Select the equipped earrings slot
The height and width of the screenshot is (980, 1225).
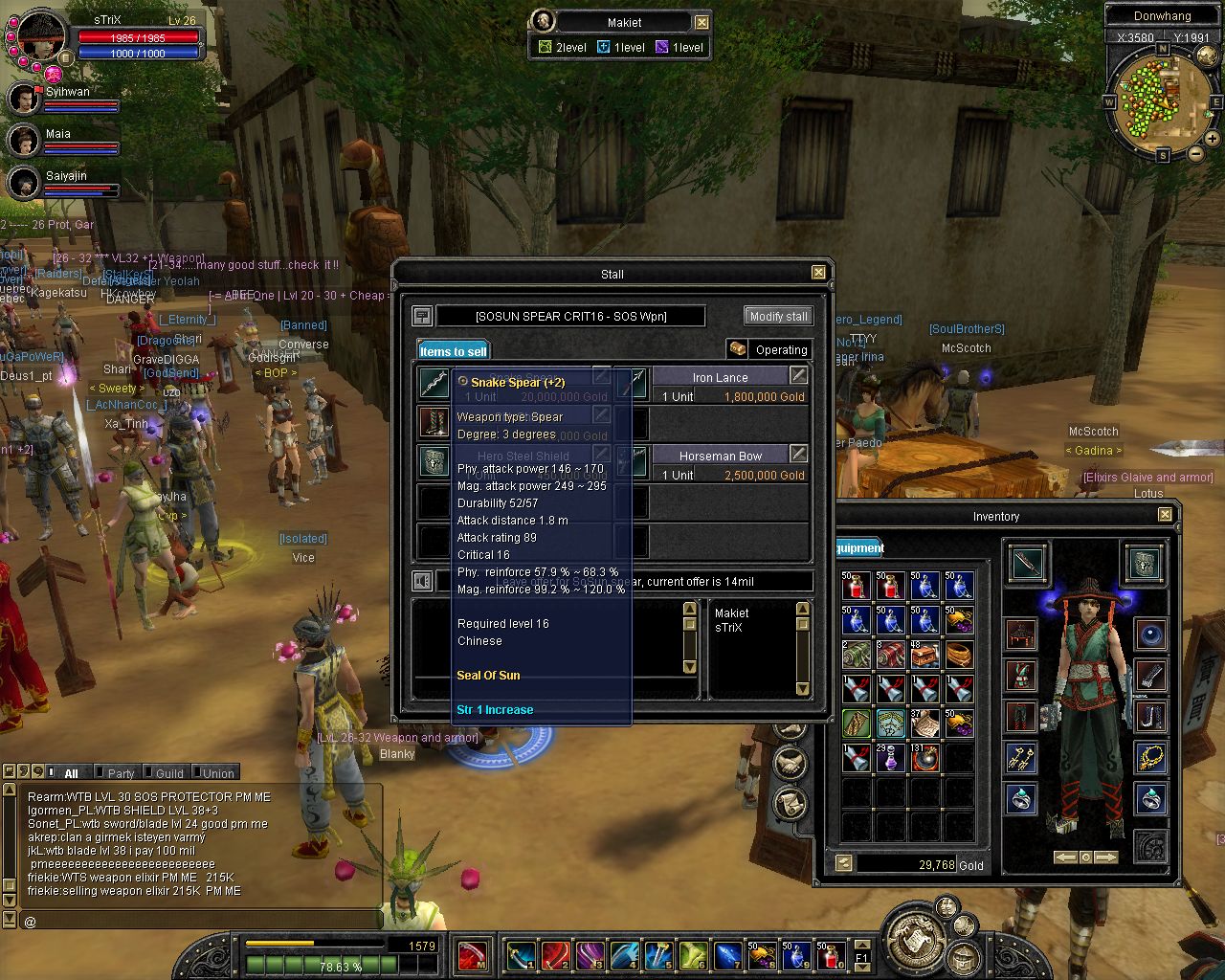[x=1021, y=758]
